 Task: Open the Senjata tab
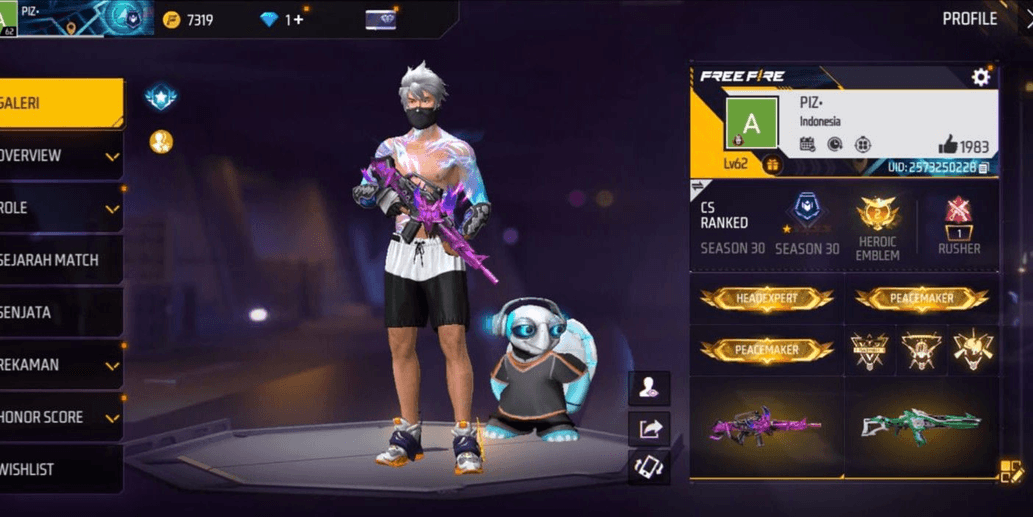point(60,313)
